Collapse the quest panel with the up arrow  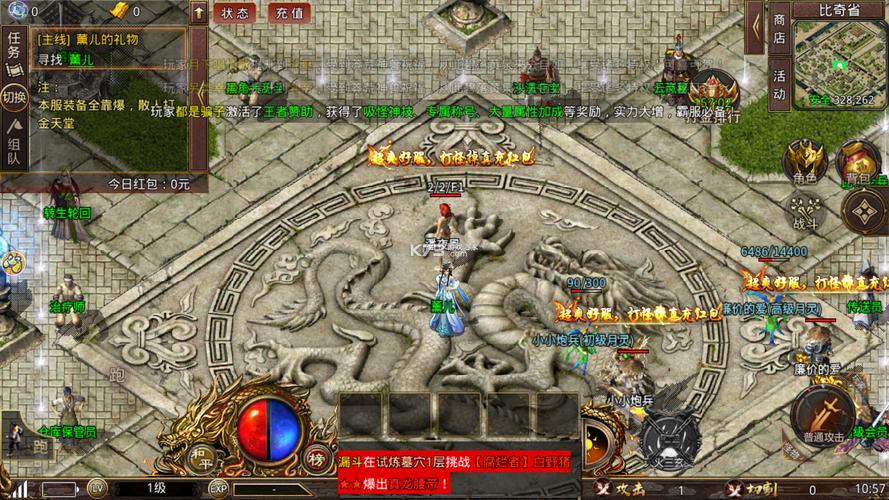tap(199, 13)
